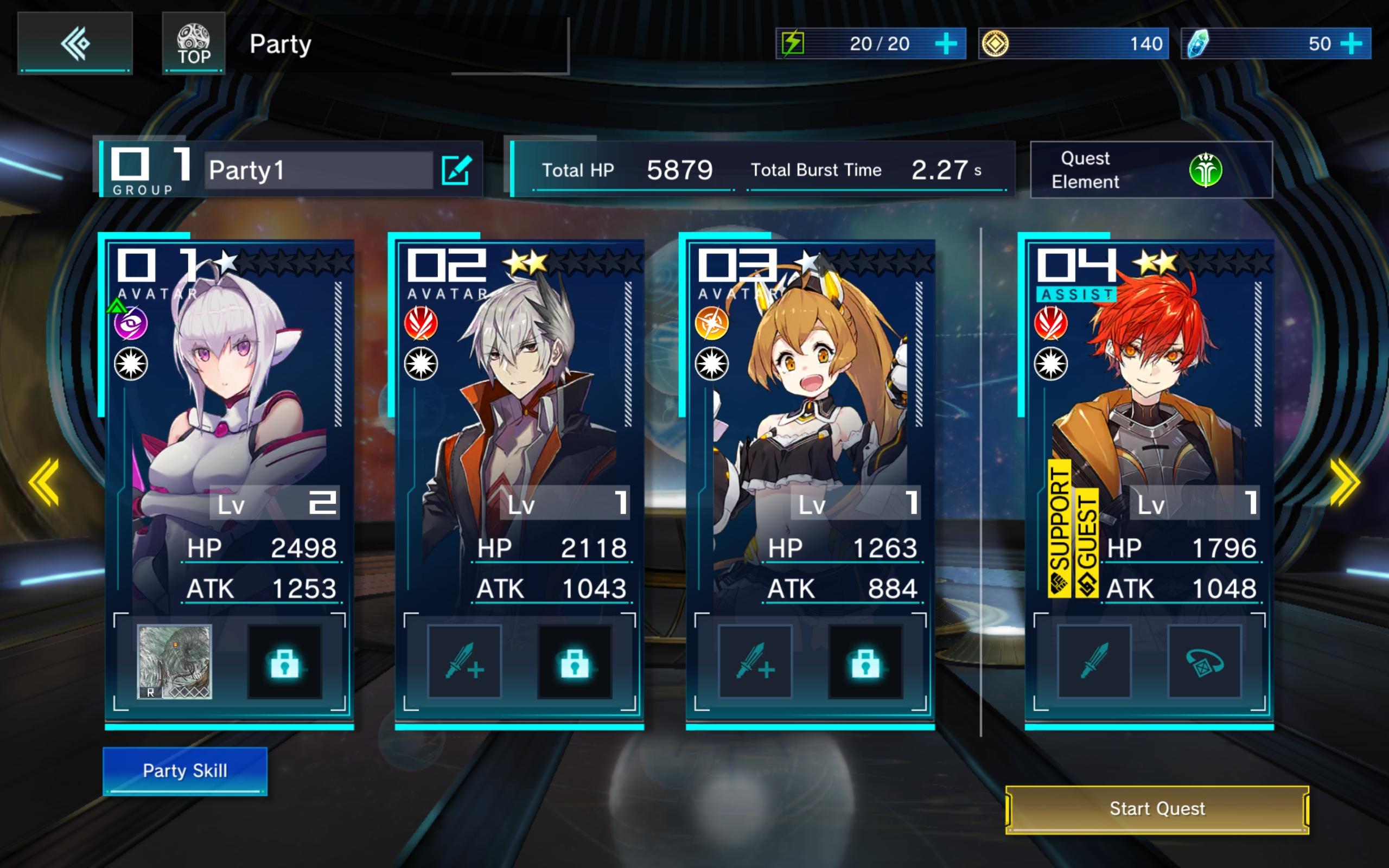Add a weapon to avatar 02

(464, 661)
